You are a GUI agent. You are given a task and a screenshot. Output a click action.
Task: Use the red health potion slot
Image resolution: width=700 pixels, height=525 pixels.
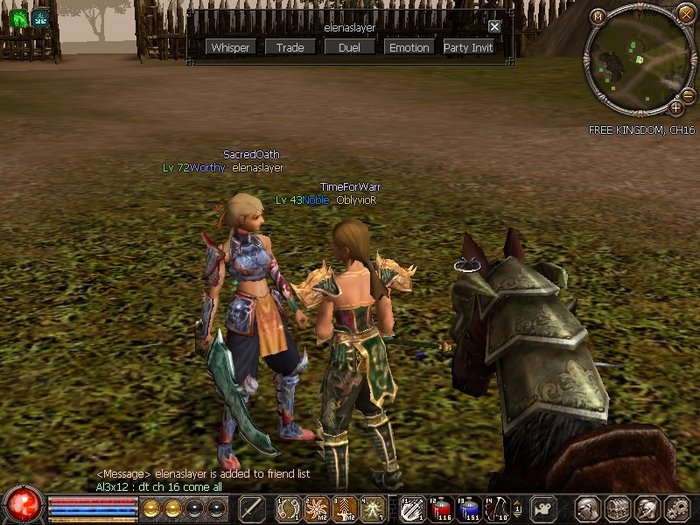442,508
